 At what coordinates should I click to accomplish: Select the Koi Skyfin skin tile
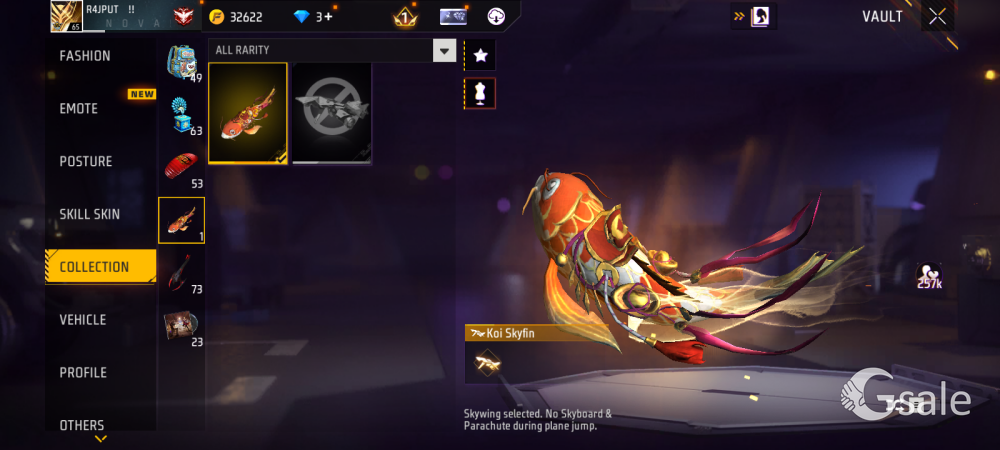pos(248,113)
